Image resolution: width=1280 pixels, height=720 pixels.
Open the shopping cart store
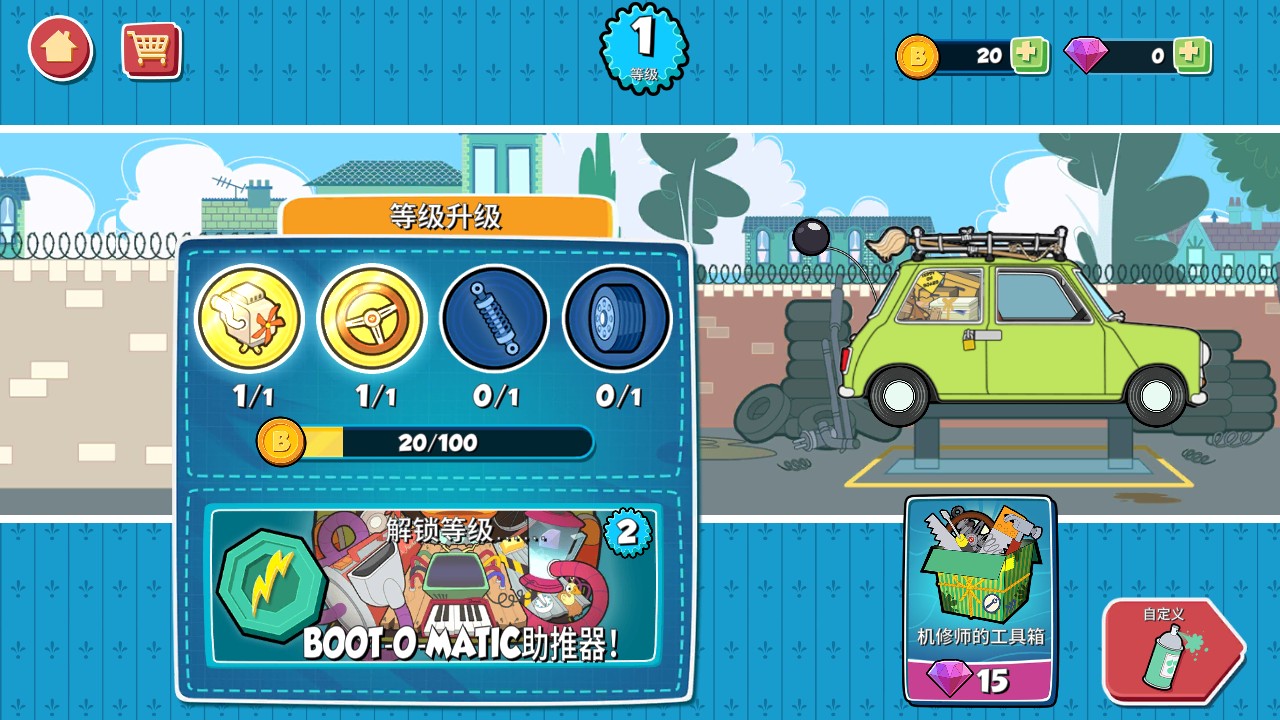pyautogui.click(x=151, y=49)
